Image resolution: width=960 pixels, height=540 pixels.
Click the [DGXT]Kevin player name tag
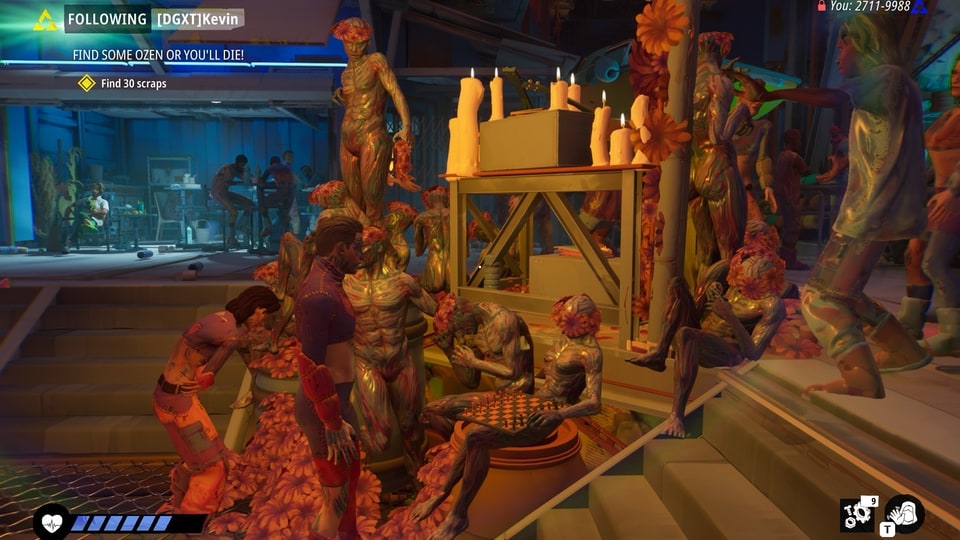[198, 19]
